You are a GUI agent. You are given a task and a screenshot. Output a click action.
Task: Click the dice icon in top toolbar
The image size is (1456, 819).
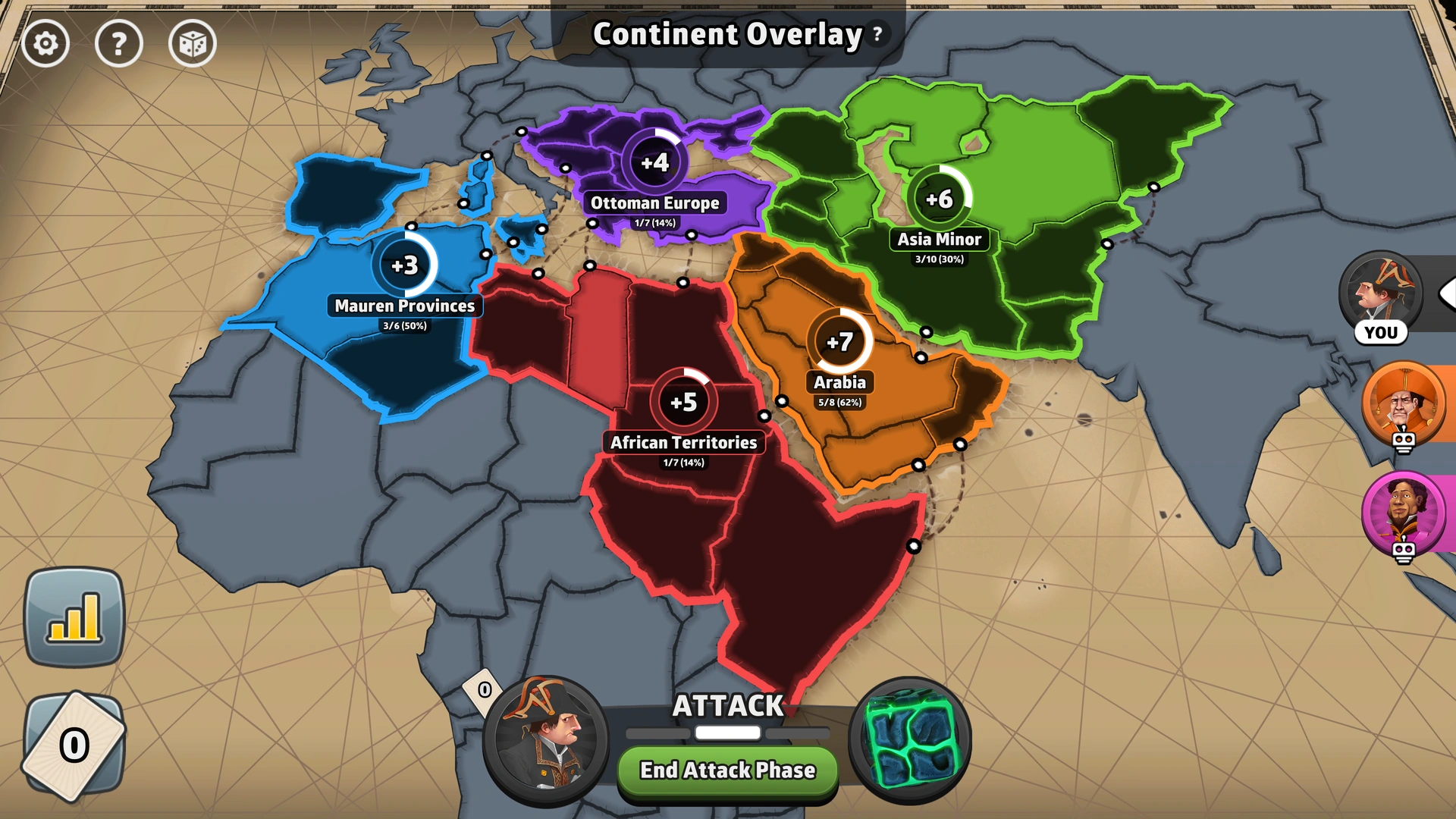193,43
